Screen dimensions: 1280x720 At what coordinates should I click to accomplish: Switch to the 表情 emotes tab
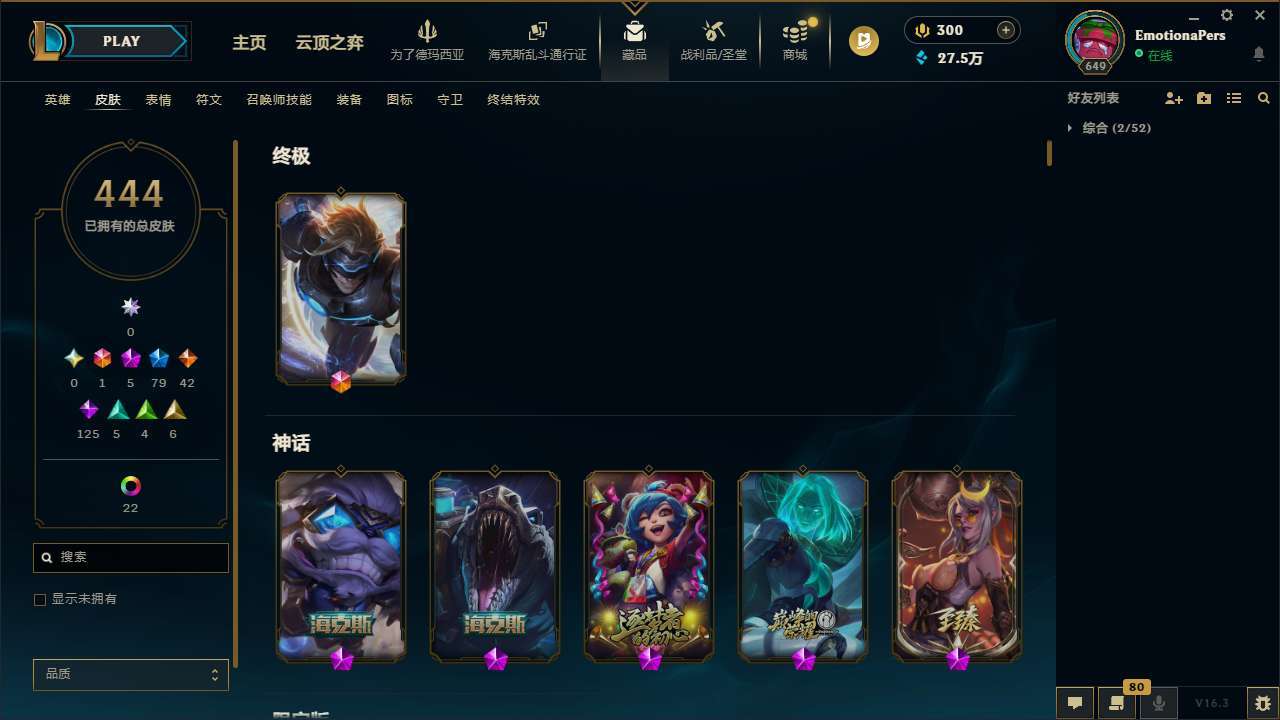click(x=157, y=99)
